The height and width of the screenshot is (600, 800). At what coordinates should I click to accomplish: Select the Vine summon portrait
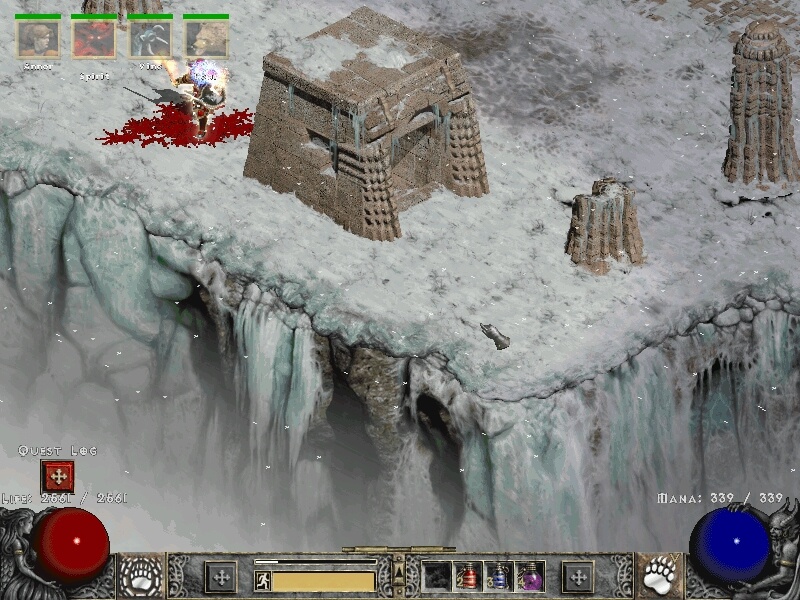[x=149, y=39]
